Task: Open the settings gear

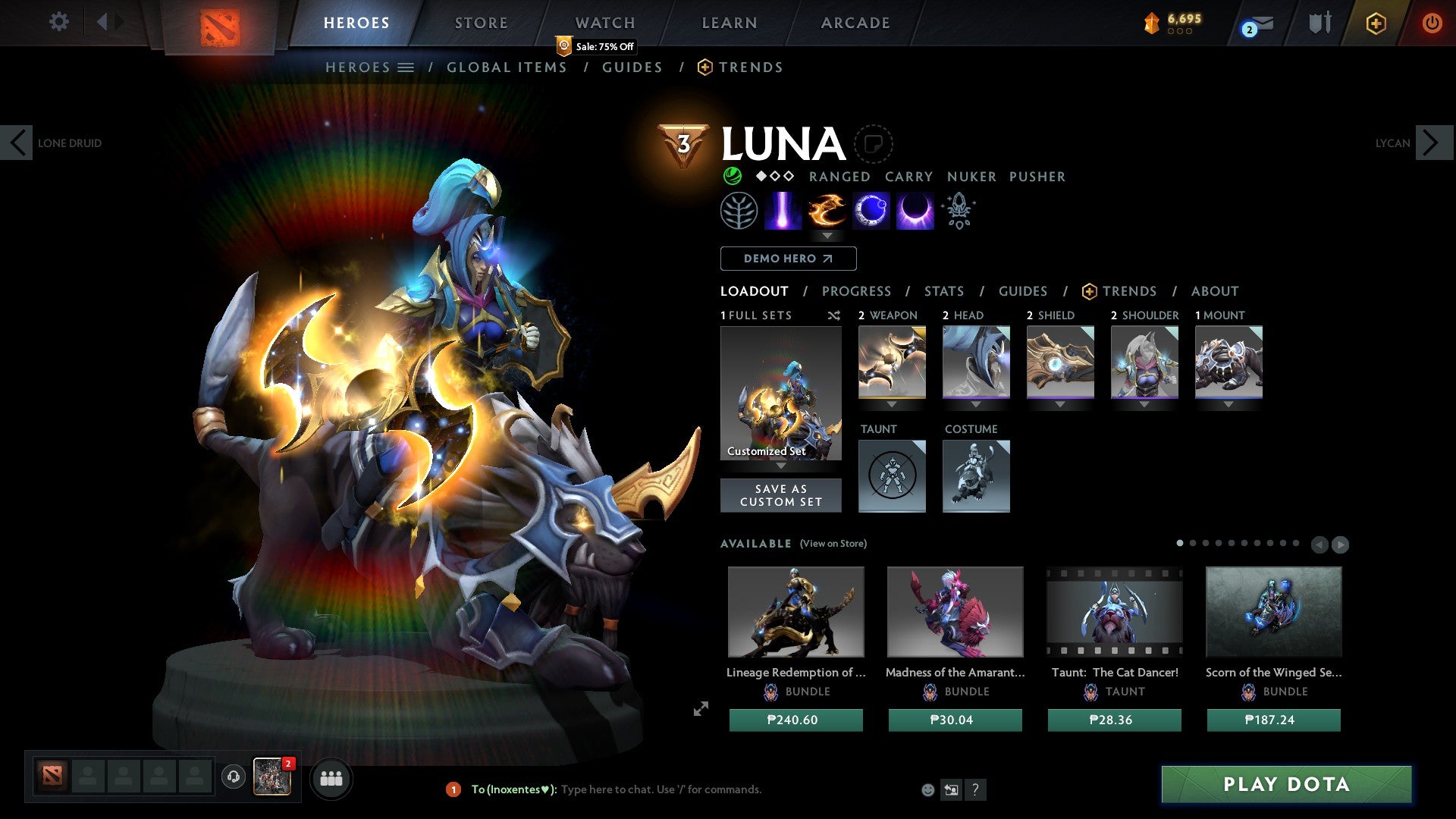Action: 58,22
